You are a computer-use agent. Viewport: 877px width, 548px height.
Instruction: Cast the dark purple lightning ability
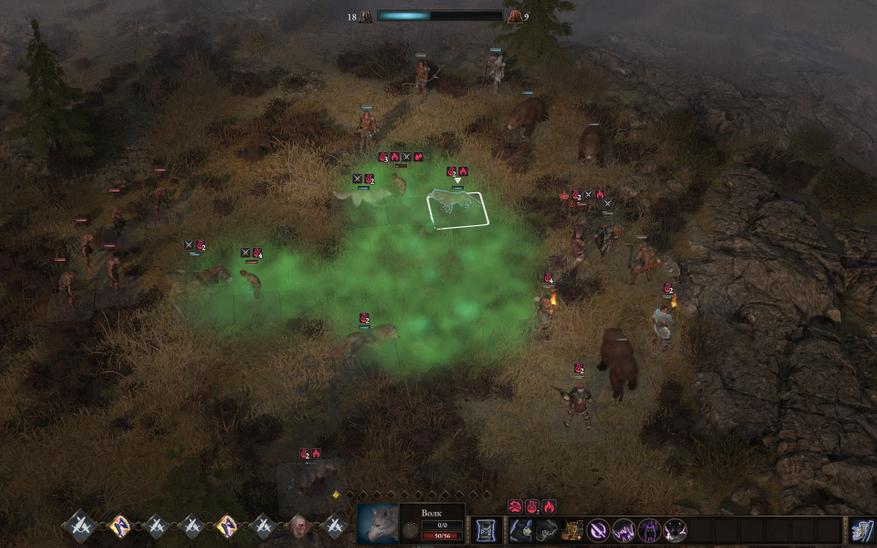(x=675, y=530)
